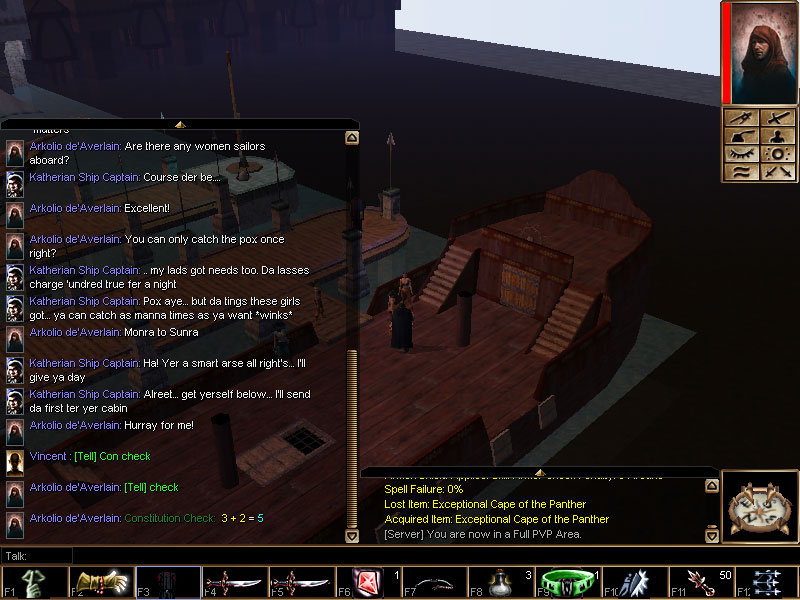Click the quill and inkwell button
The width and height of the screenshot is (800, 600).
(742, 136)
